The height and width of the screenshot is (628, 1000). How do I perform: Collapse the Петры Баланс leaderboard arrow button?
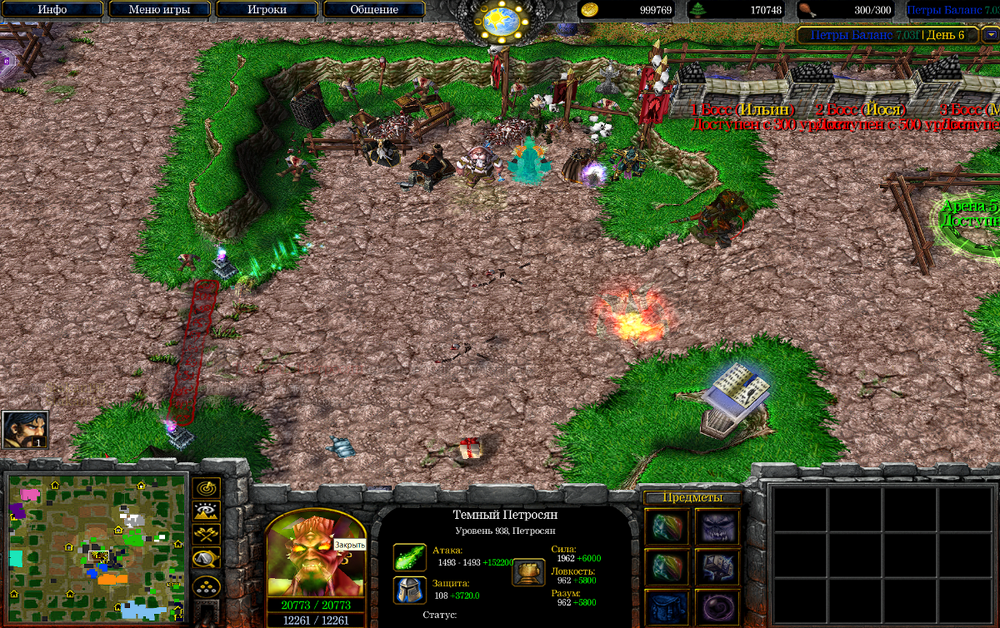point(990,35)
